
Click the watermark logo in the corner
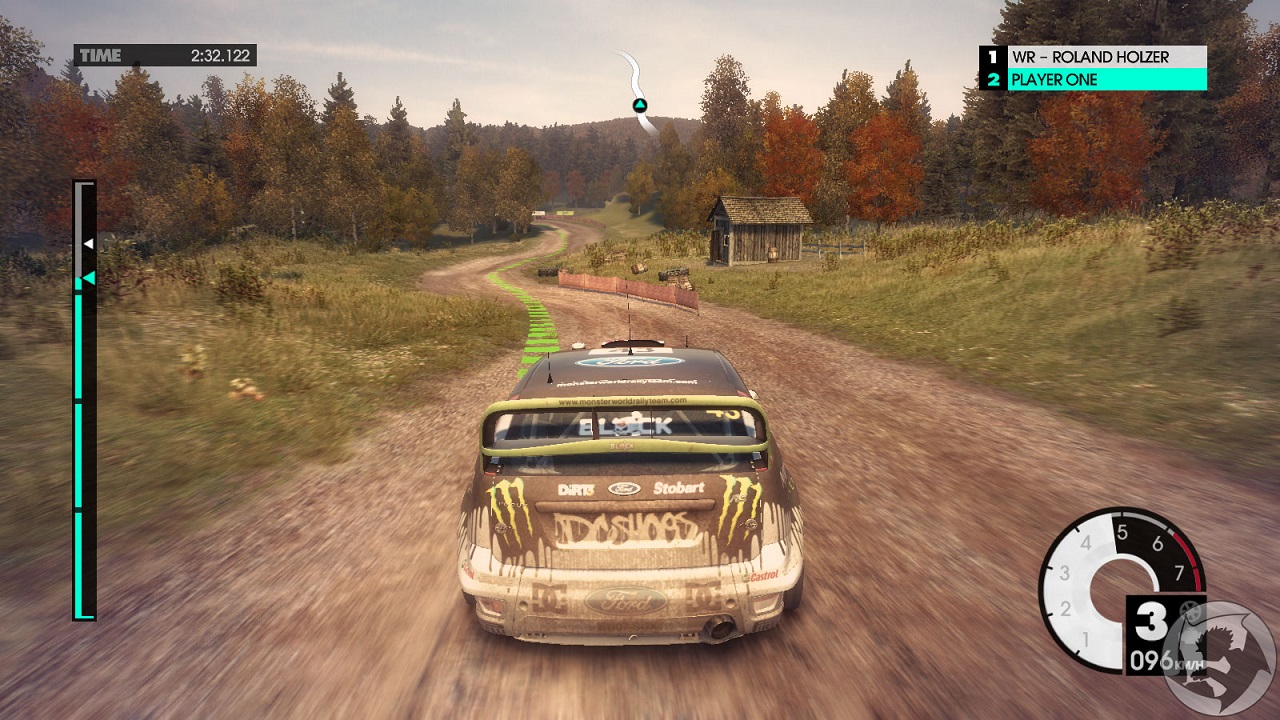point(1221,659)
